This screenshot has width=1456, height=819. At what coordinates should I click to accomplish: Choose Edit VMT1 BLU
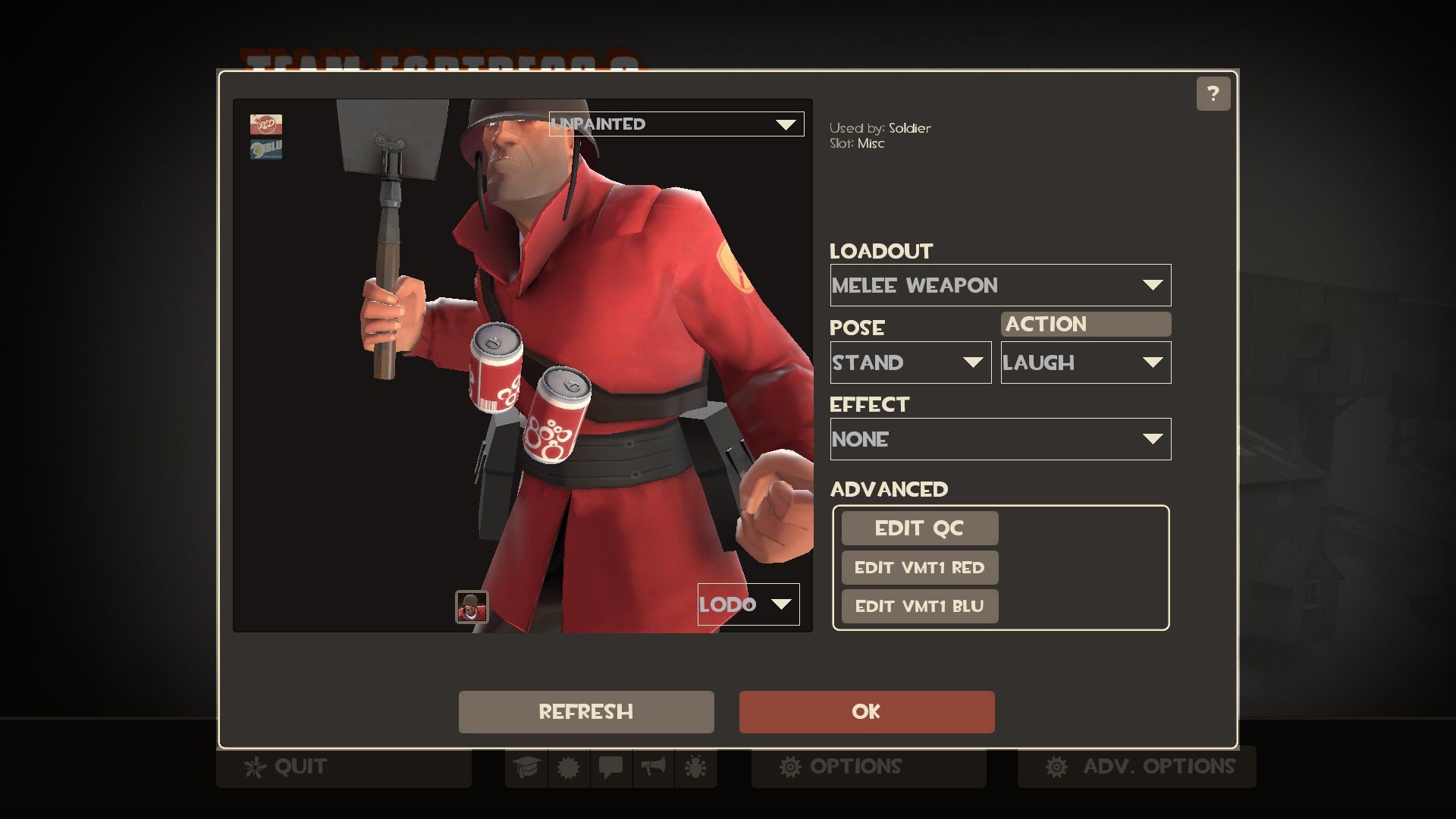pyautogui.click(x=919, y=607)
